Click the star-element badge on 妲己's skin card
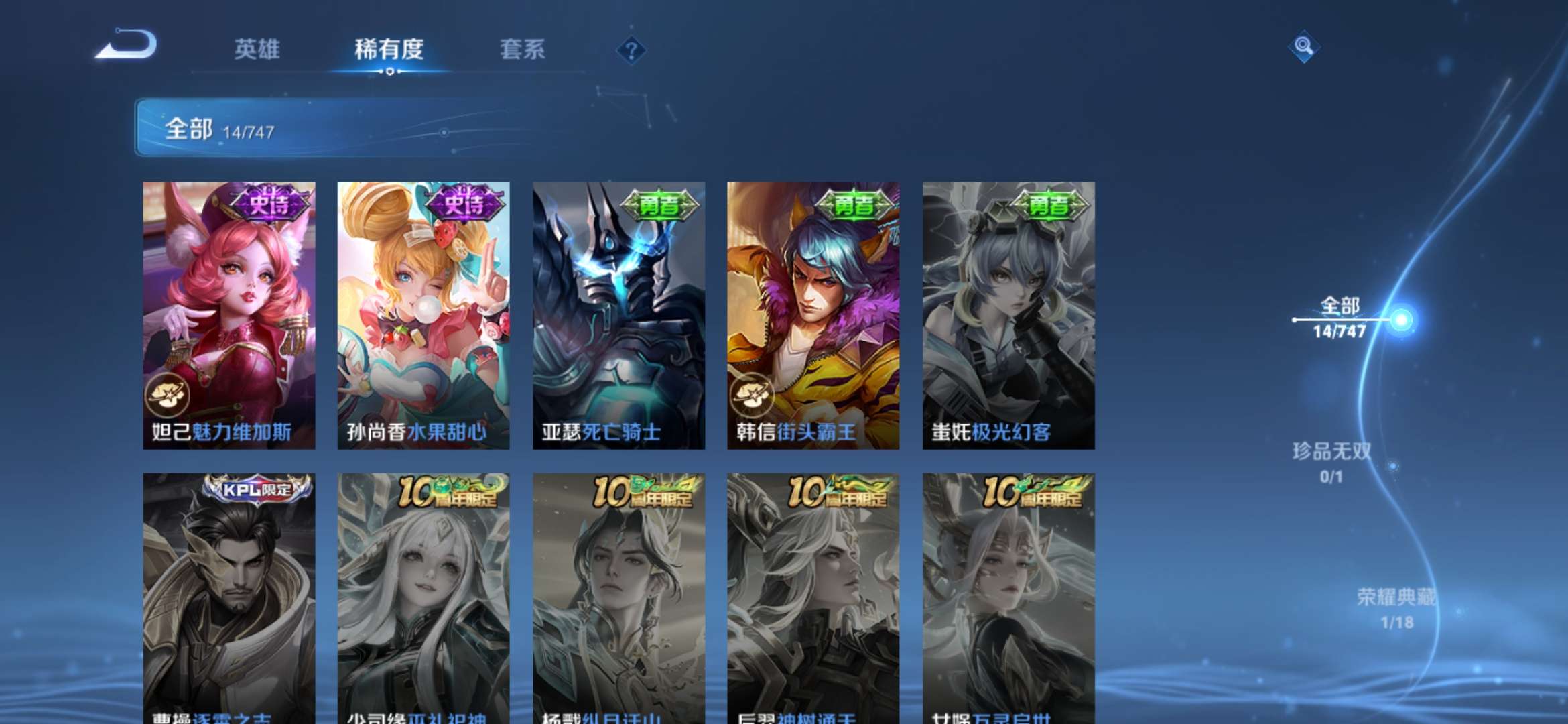The image size is (1568, 724). click(169, 396)
